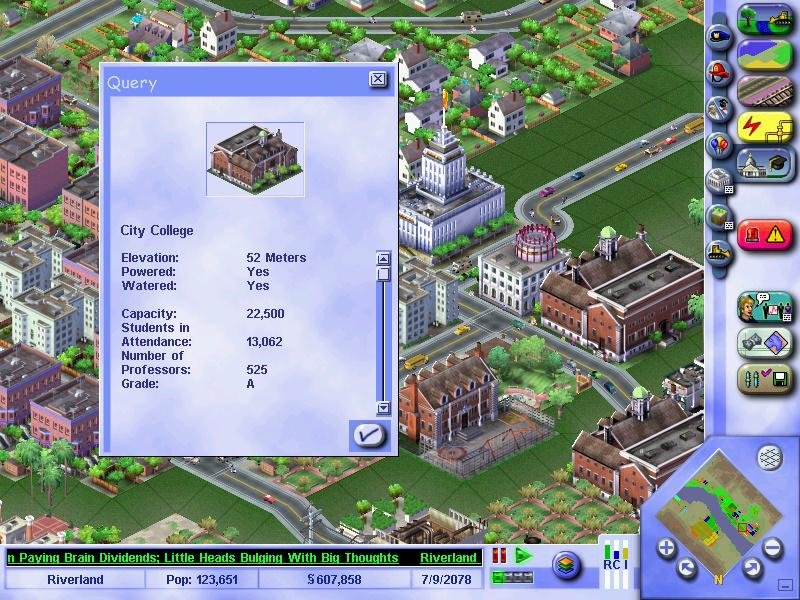Zoom out using the minimap minus button

(x=772, y=547)
